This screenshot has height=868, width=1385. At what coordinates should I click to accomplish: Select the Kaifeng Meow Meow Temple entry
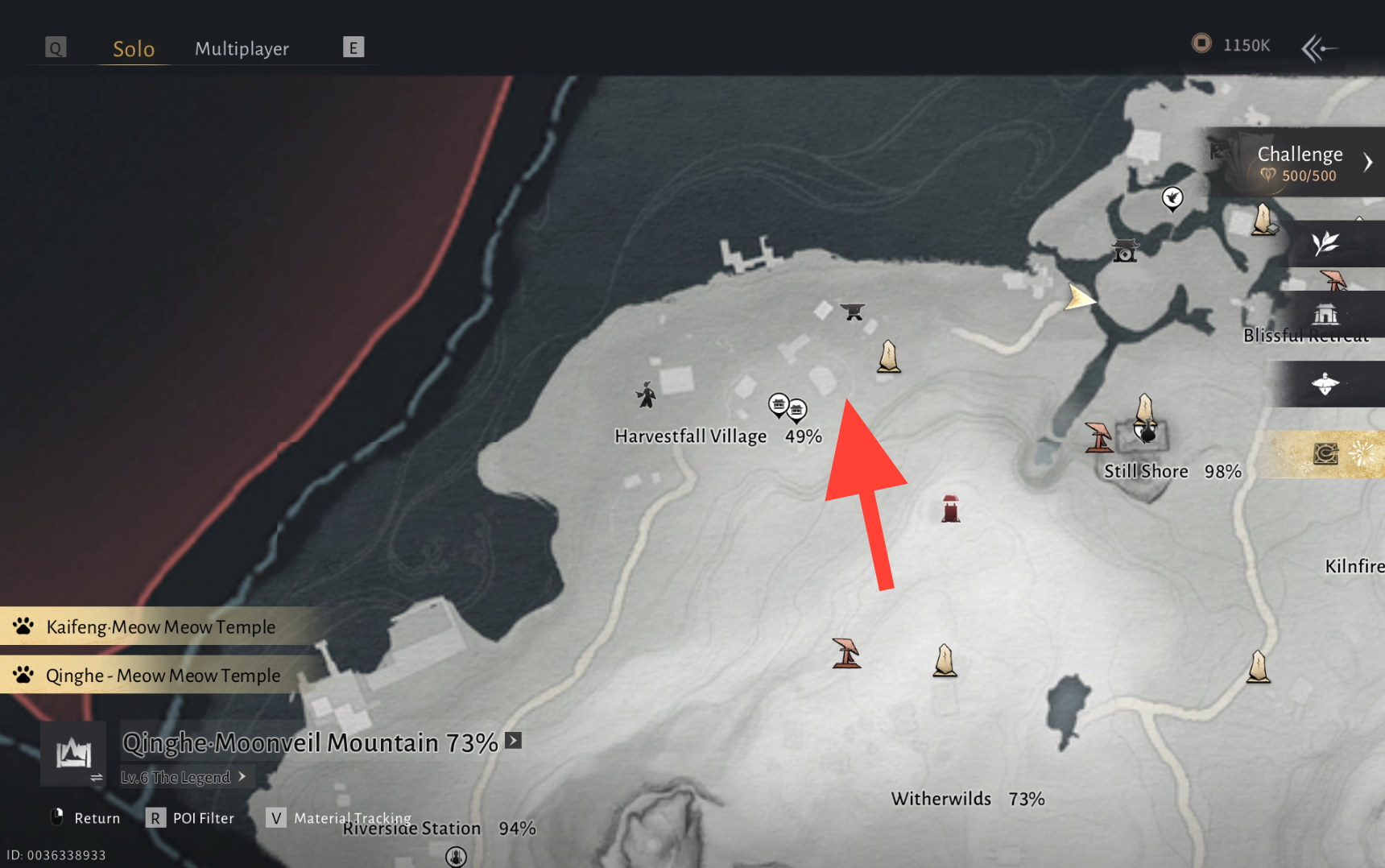(x=160, y=626)
